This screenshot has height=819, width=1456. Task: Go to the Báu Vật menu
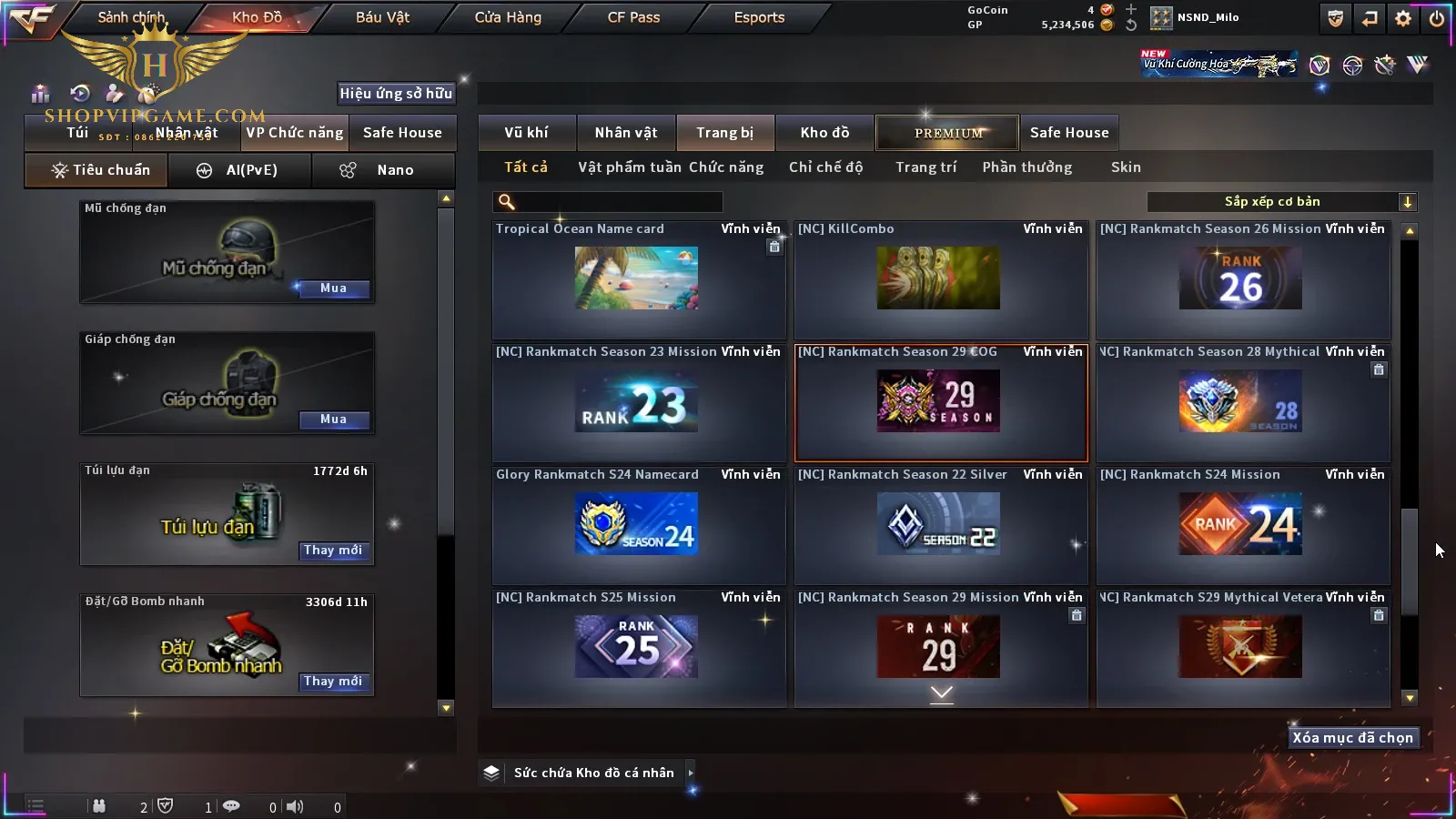point(382,17)
